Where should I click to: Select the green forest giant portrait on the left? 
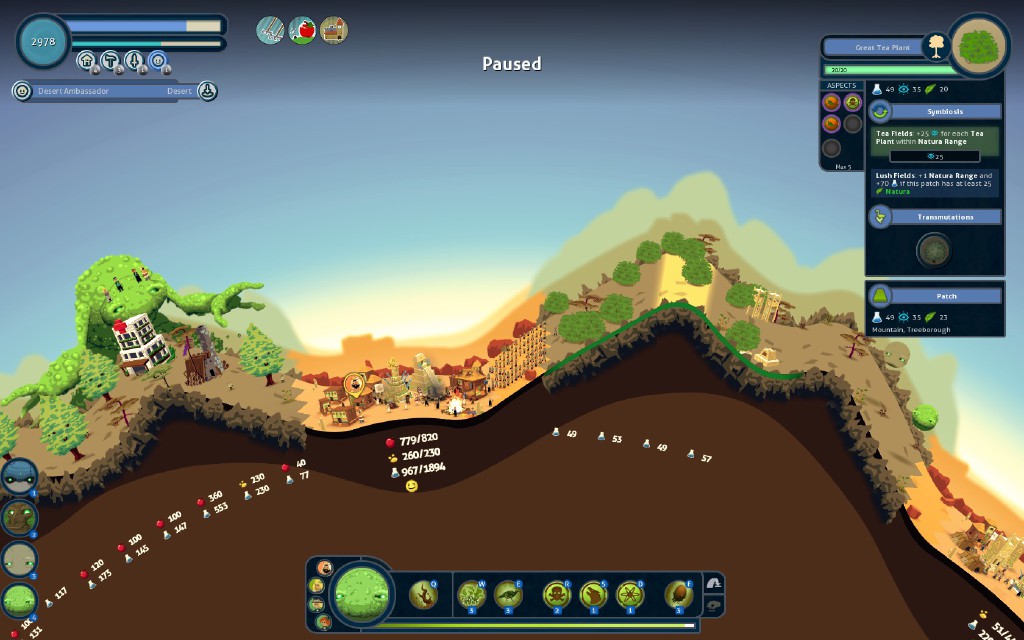click(20, 601)
